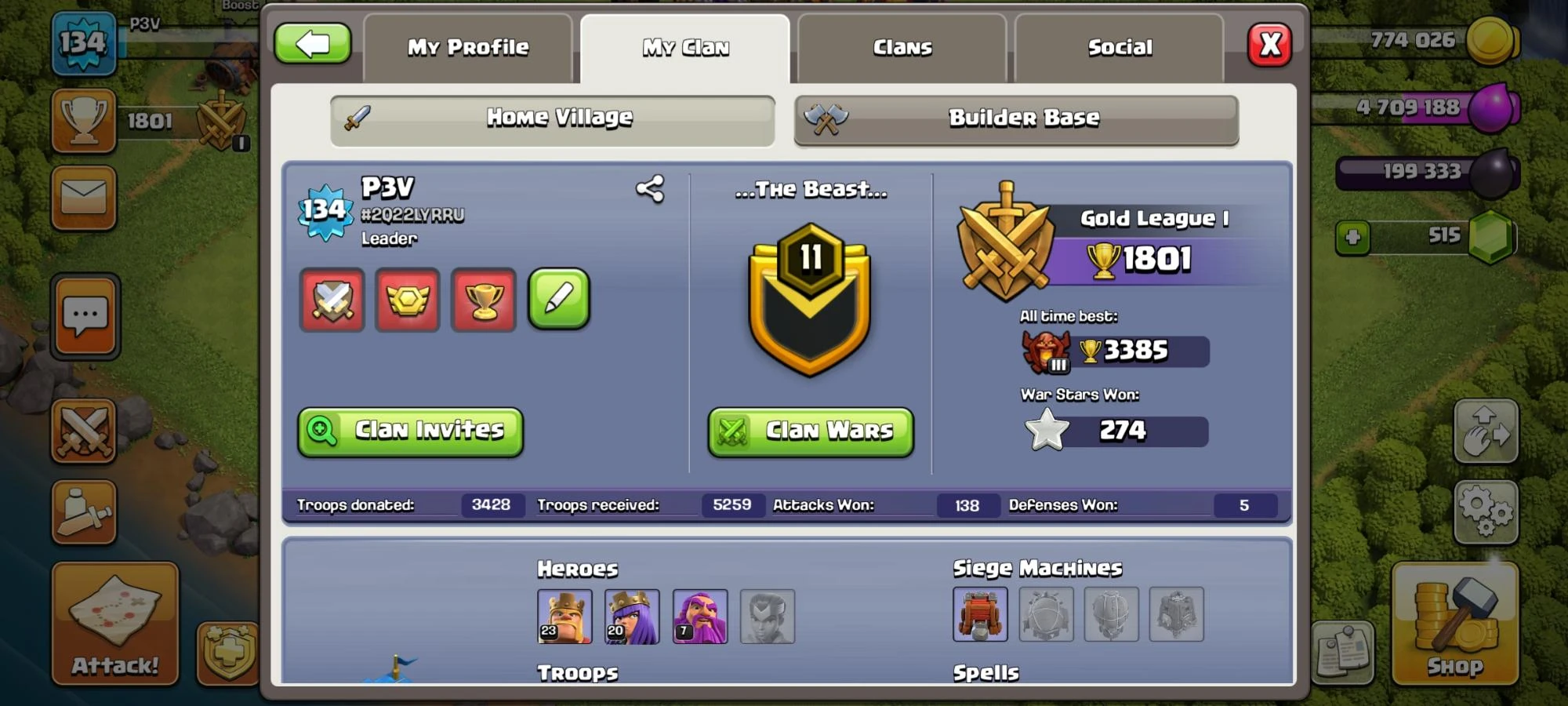Switch to the Builder Base view
Viewport: 1568px width, 706px height.
point(1017,119)
